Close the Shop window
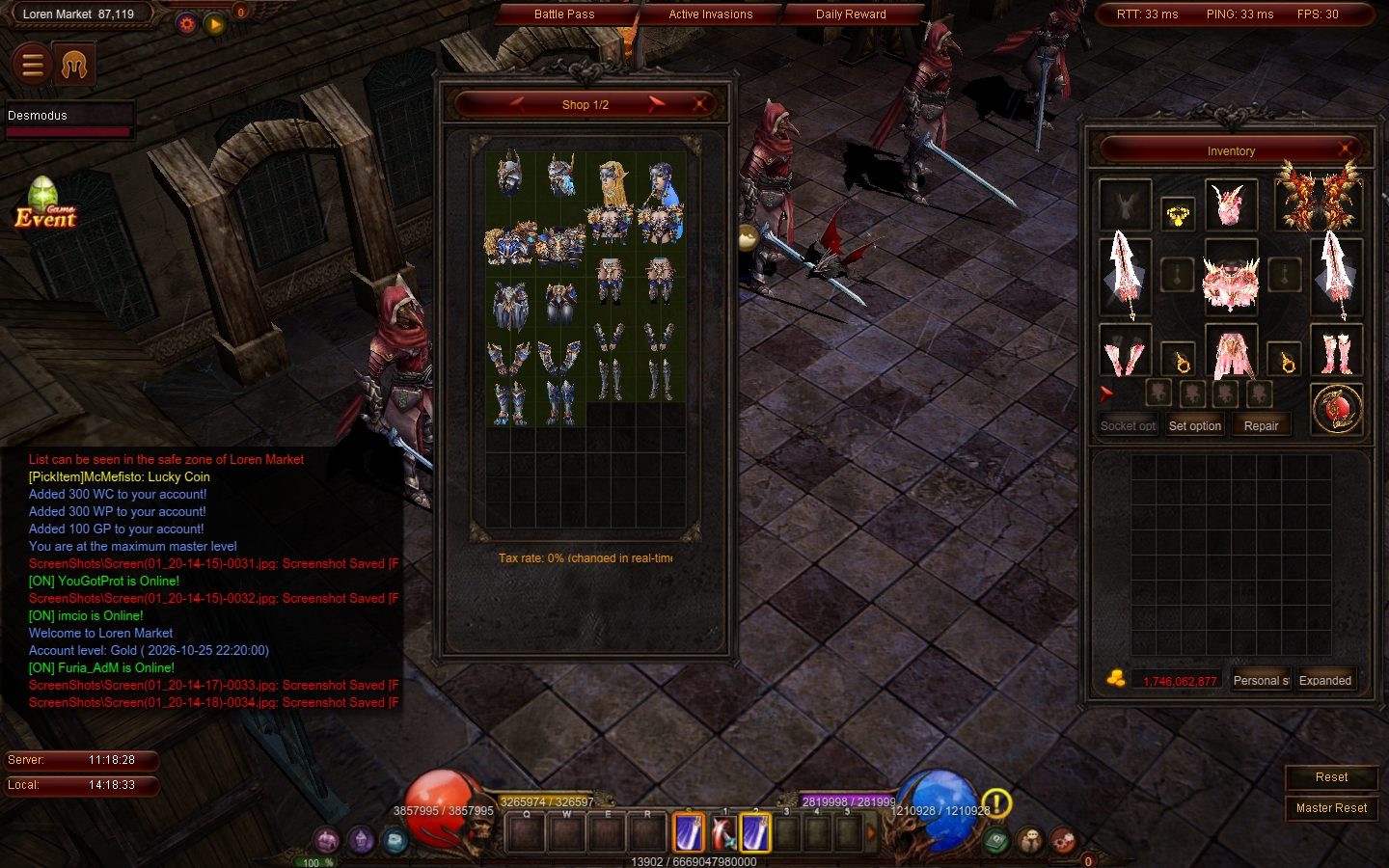This screenshot has width=1389, height=868. point(700,104)
